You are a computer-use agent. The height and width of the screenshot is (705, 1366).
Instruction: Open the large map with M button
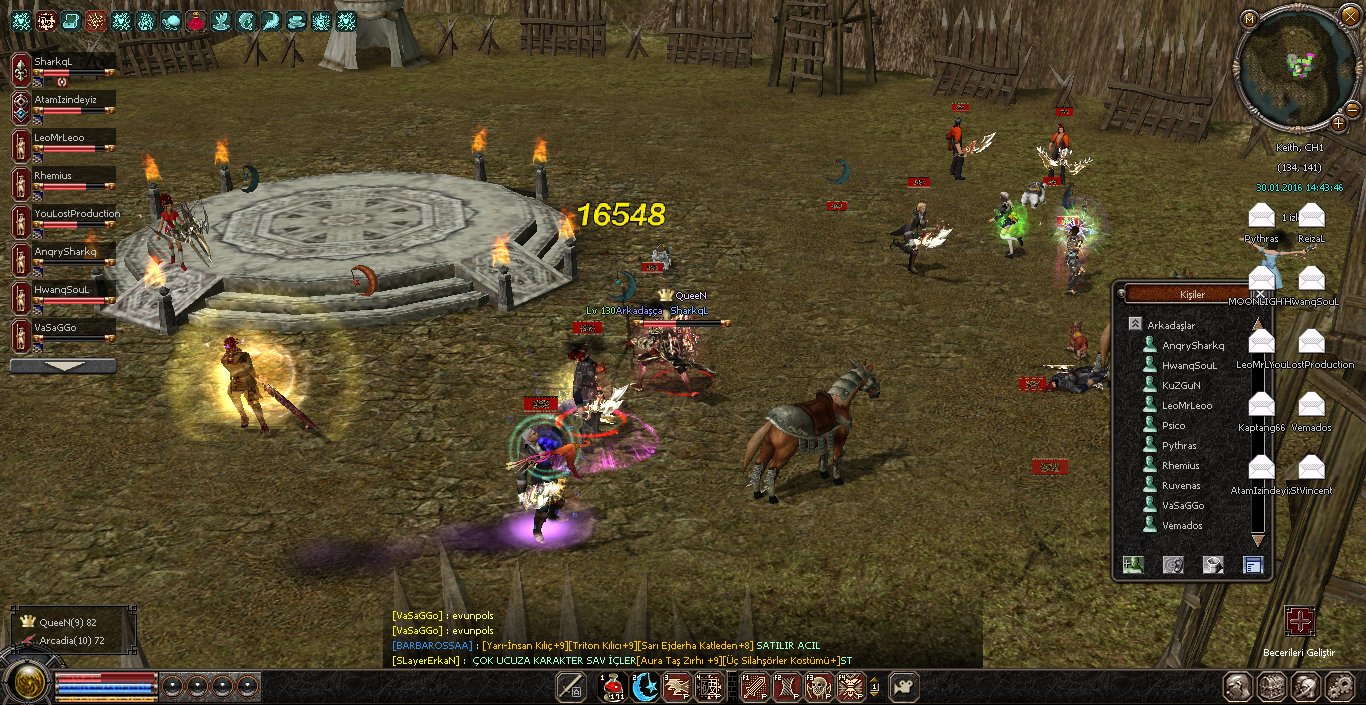click(x=1248, y=18)
